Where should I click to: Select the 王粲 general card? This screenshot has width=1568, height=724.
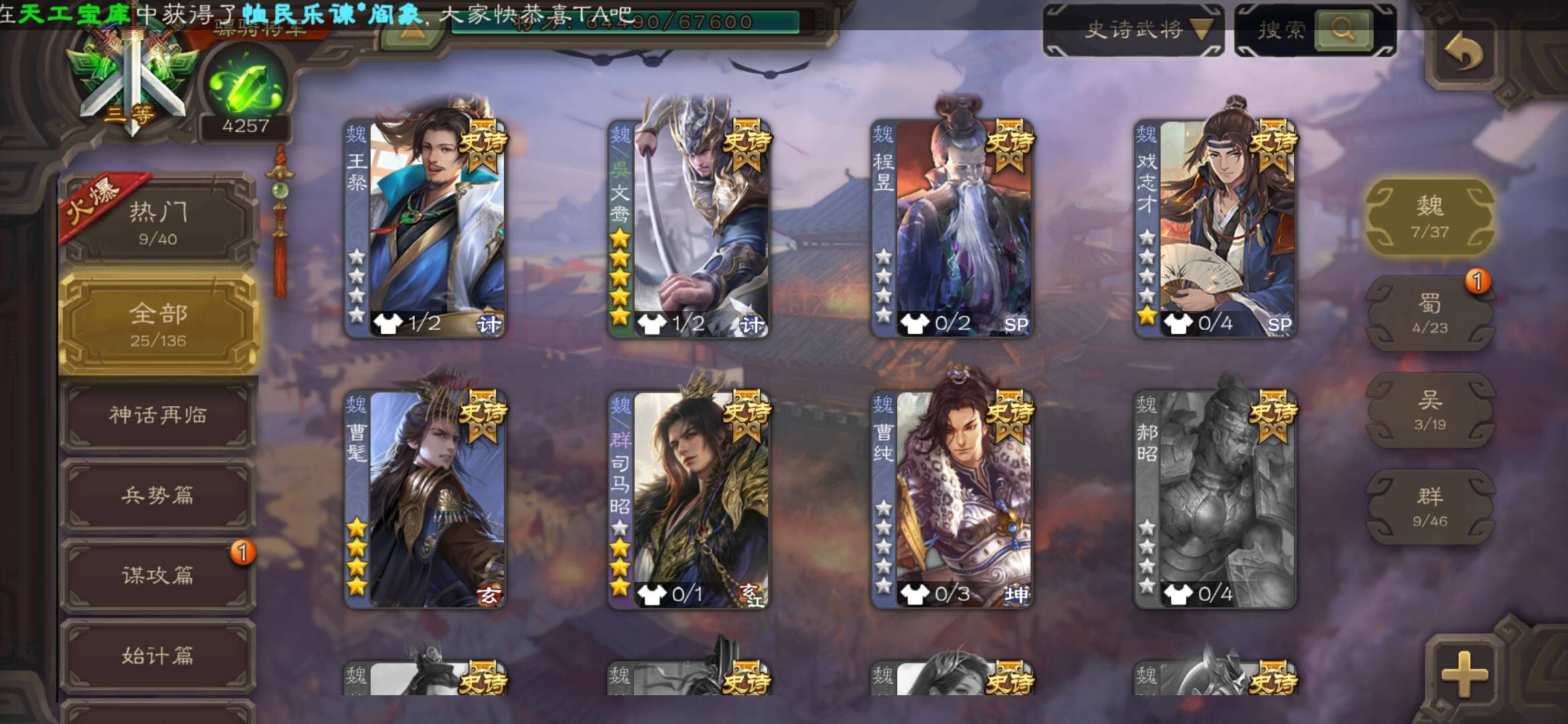pos(425,228)
